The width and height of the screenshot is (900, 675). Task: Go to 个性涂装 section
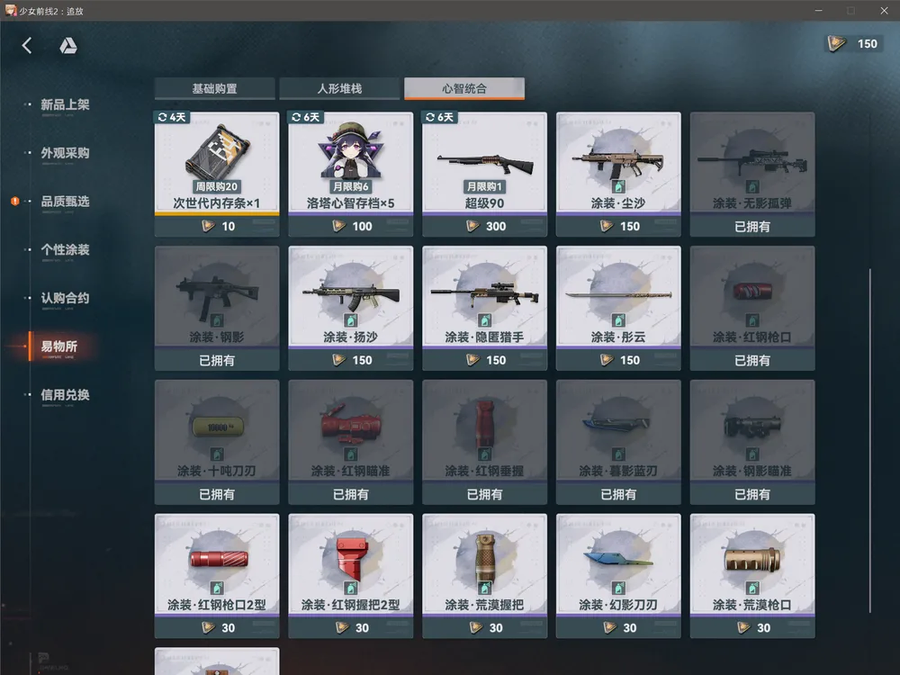[65, 250]
